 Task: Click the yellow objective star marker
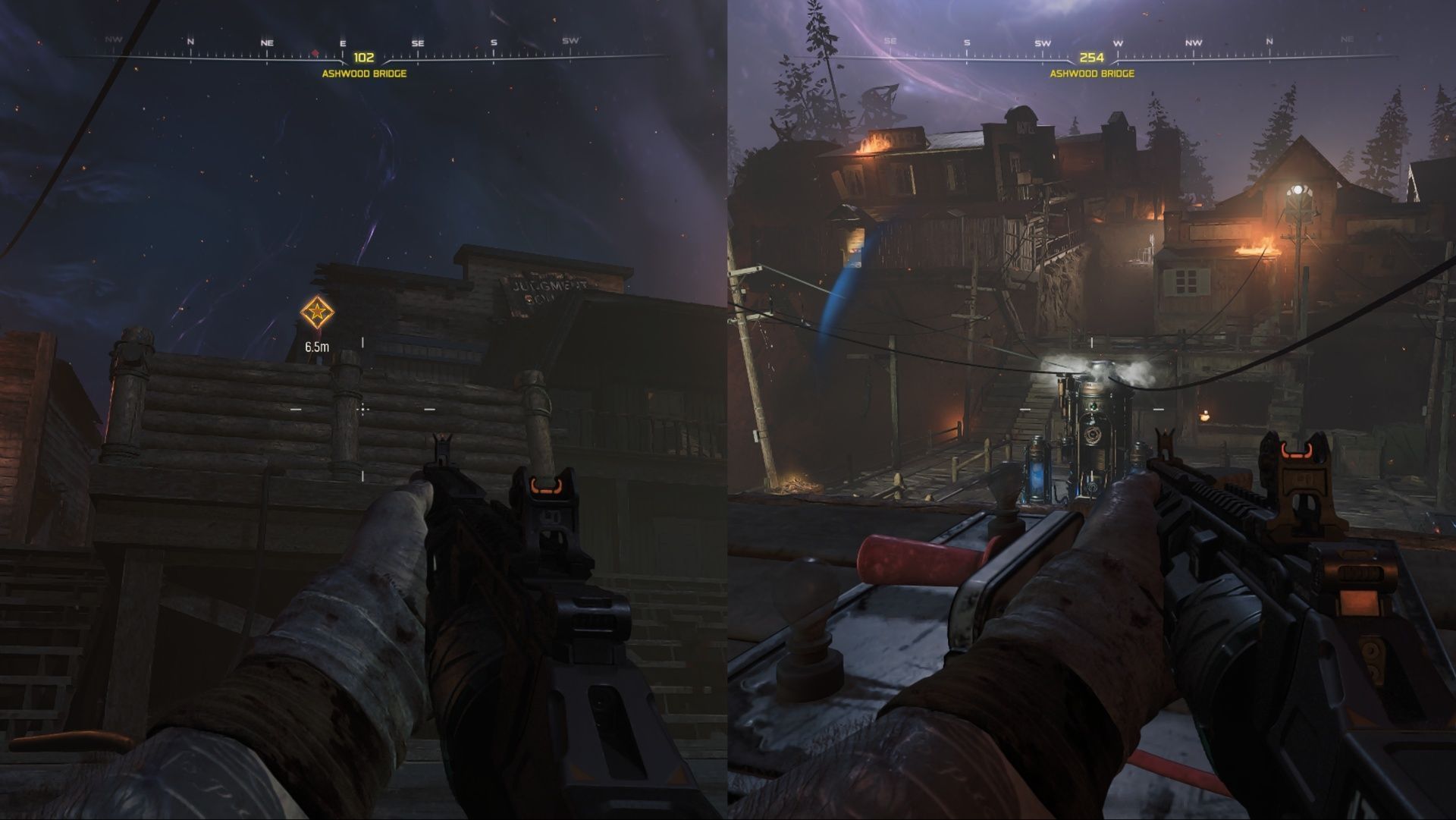coord(318,311)
